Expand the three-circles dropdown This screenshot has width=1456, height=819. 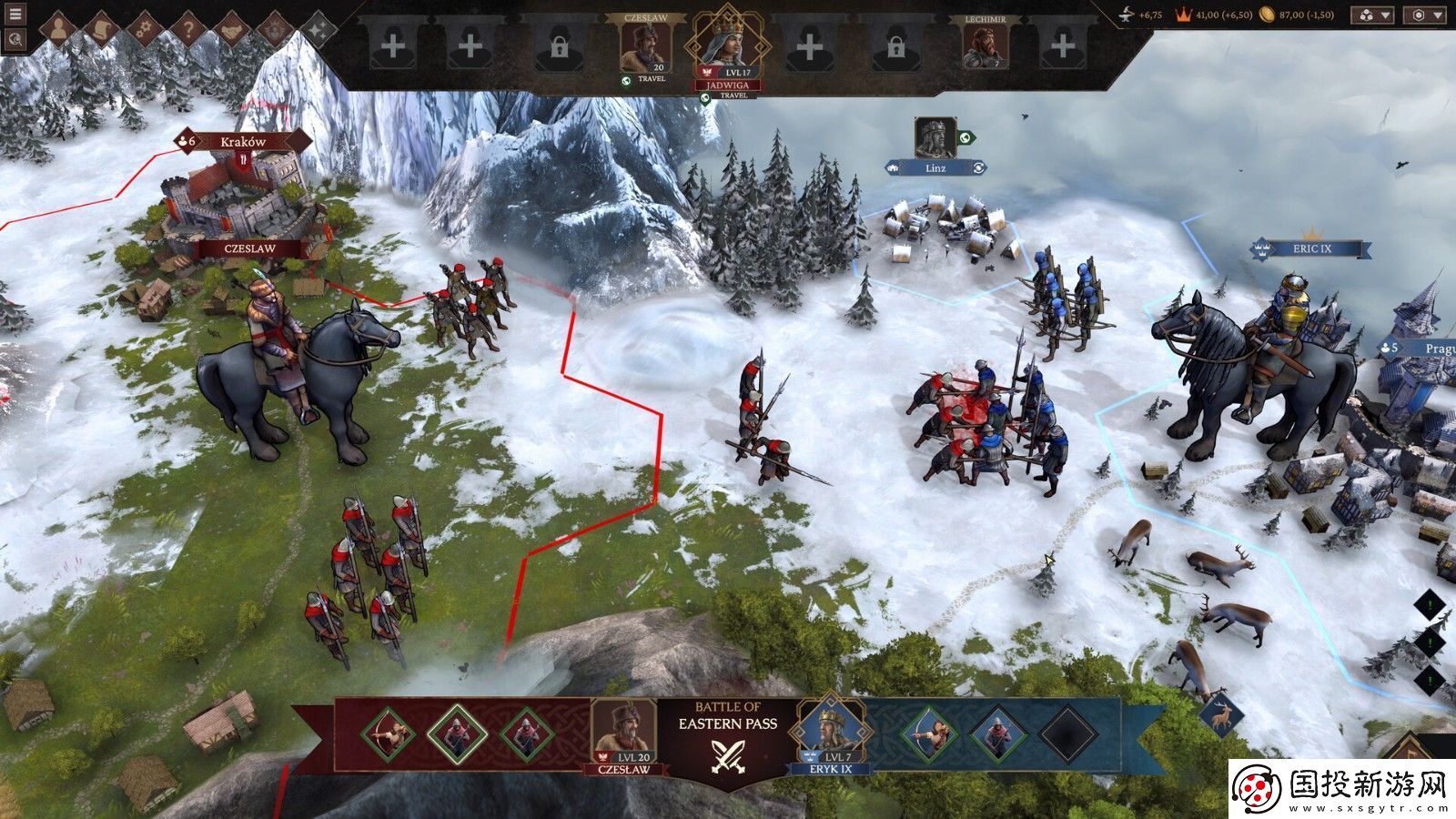click(x=1373, y=15)
